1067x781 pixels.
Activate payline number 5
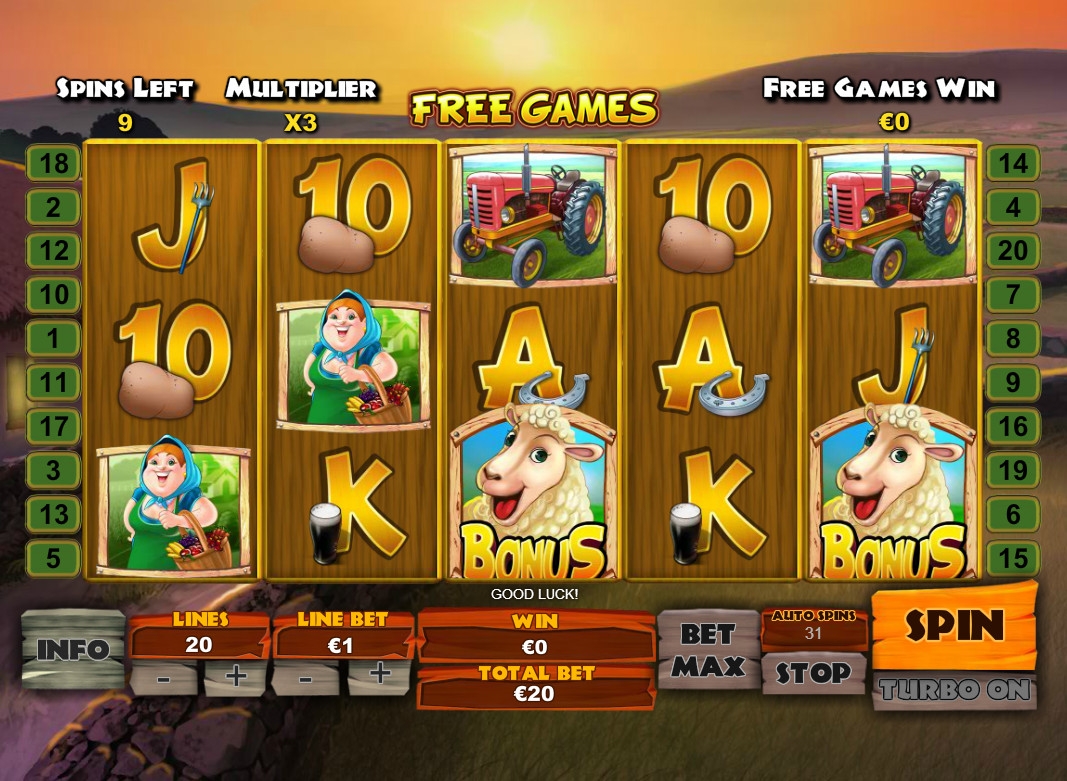point(53,558)
